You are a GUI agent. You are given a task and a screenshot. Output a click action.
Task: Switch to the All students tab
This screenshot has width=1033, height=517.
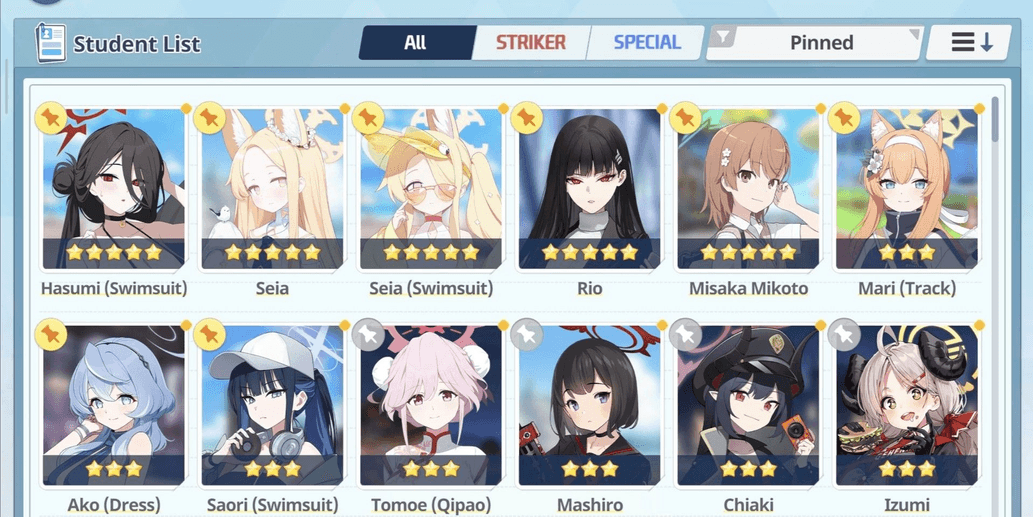pyautogui.click(x=414, y=43)
